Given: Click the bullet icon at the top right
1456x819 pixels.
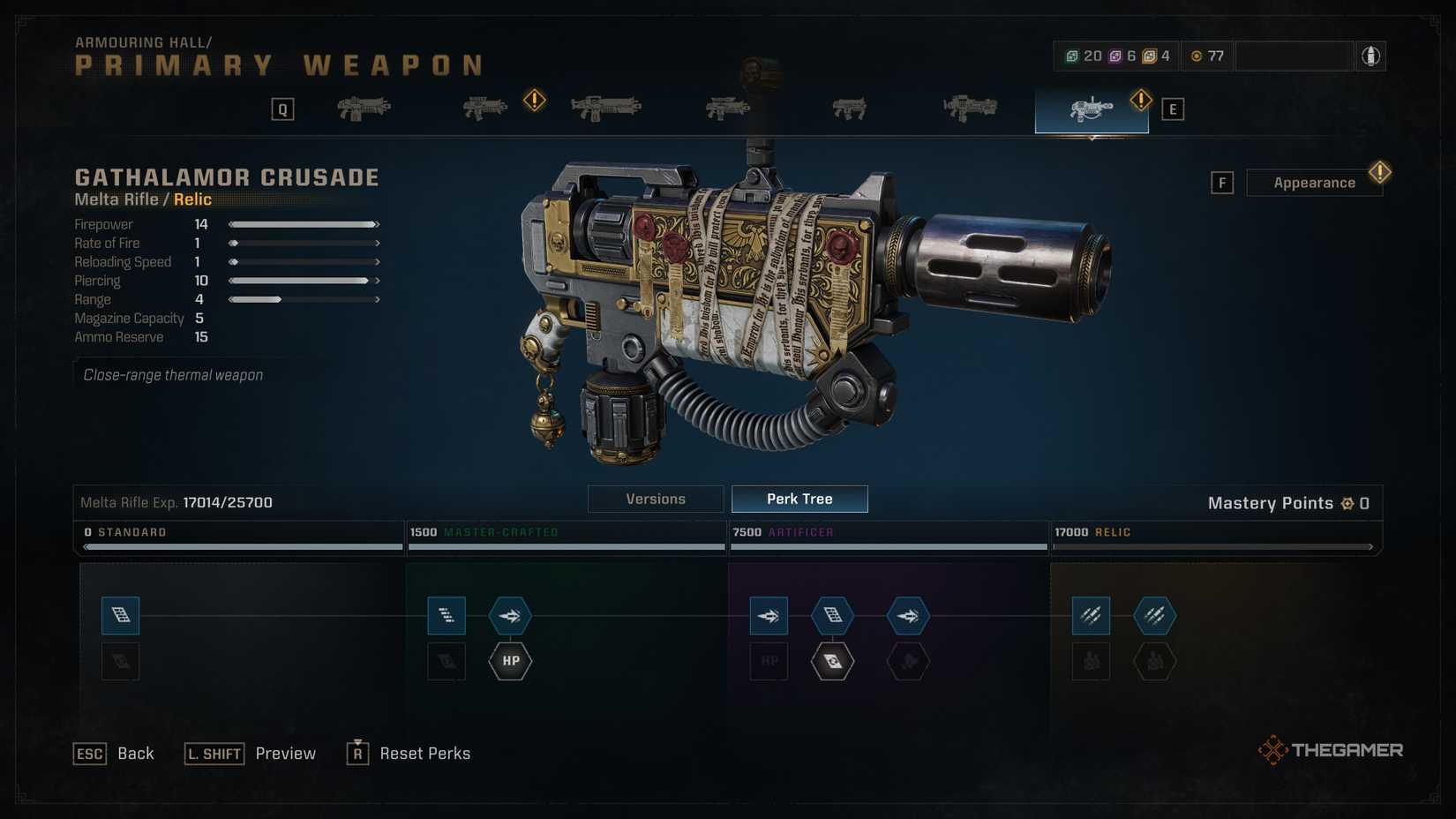Looking at the screenshot, I should coord(1370,56).
